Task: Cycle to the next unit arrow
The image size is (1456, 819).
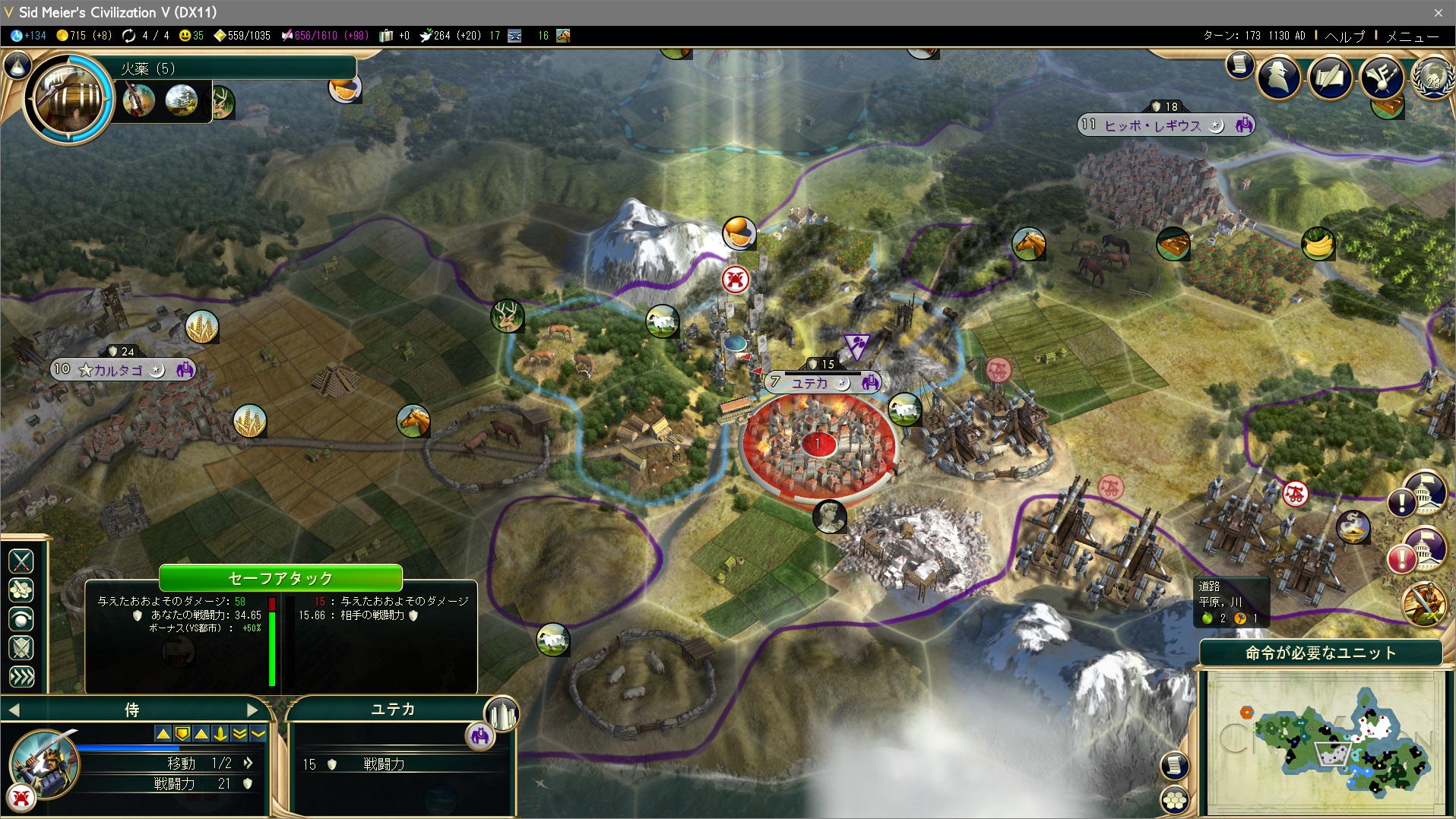Action: tap(253, 710)
